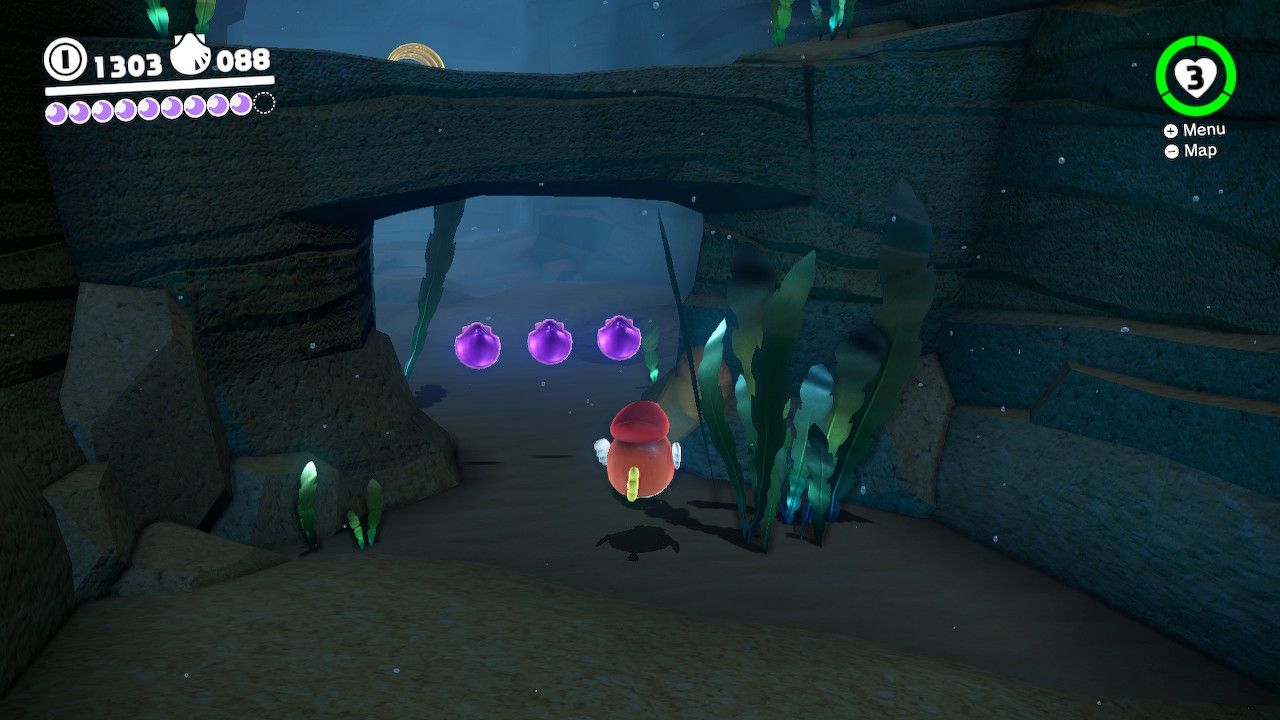Click the minus icon beside Map
The image size is (1280, 720).
[x=1170, y=150]
